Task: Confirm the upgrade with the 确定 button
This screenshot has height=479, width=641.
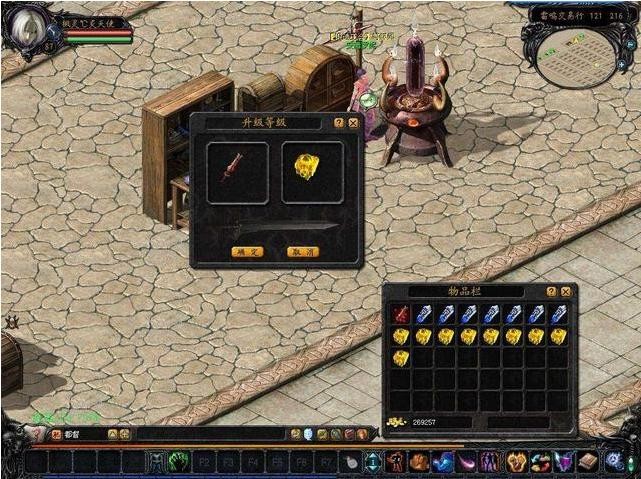Action: tap(246, 252)
